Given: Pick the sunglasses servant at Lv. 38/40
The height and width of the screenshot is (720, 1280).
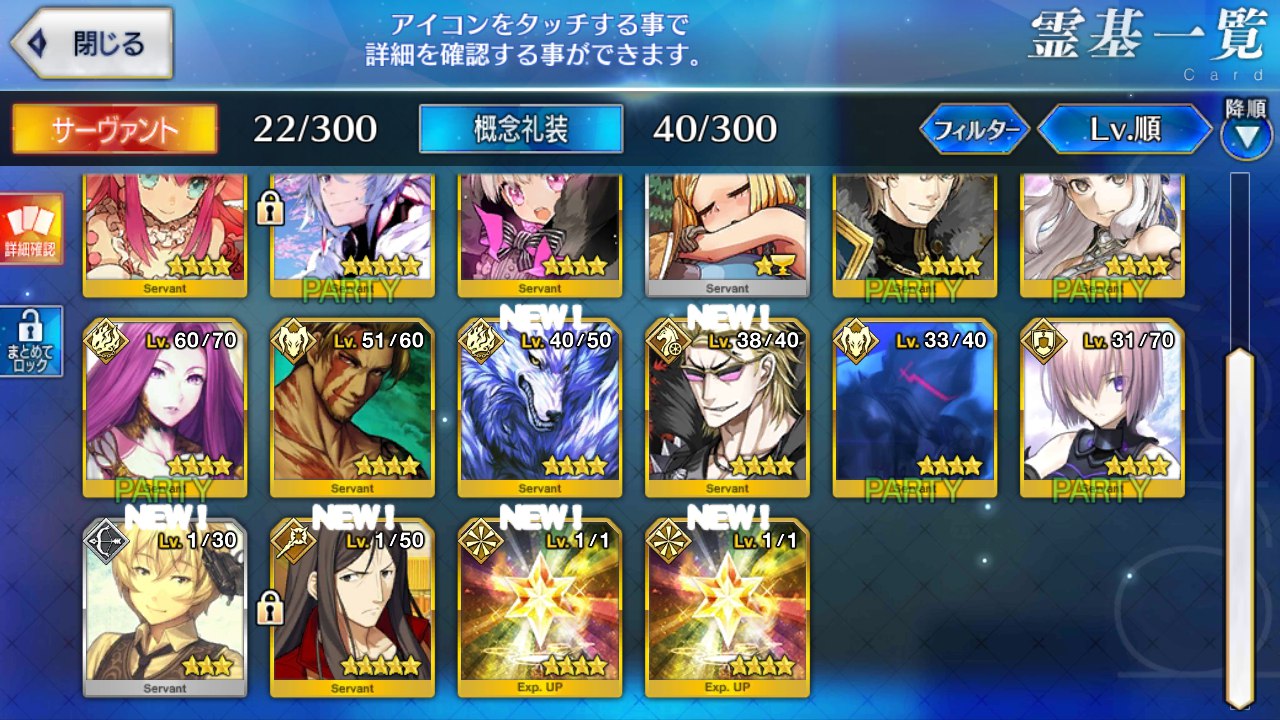Looking at the screenshot, I should pos(727,408).
